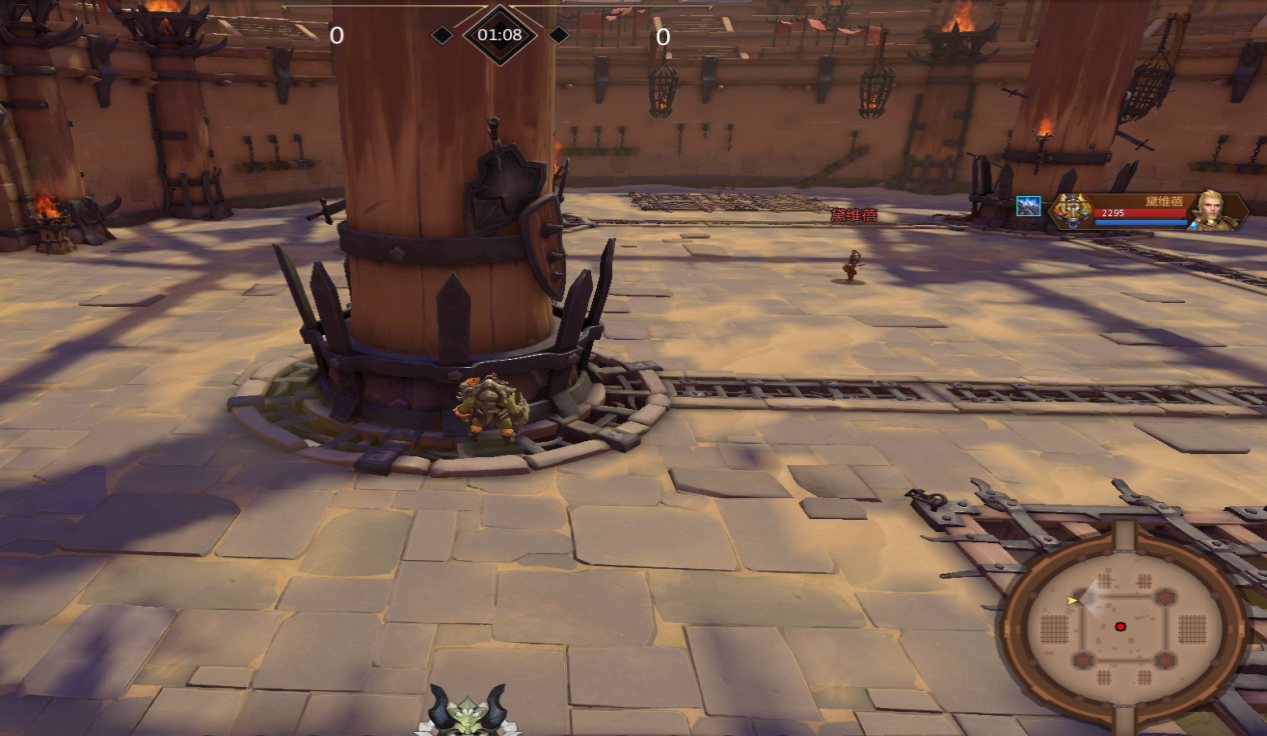The height and width of the screenshot is (736, 1267).
Task: Select the blond enemy hero portrait
Action: tap(1211, 210)
